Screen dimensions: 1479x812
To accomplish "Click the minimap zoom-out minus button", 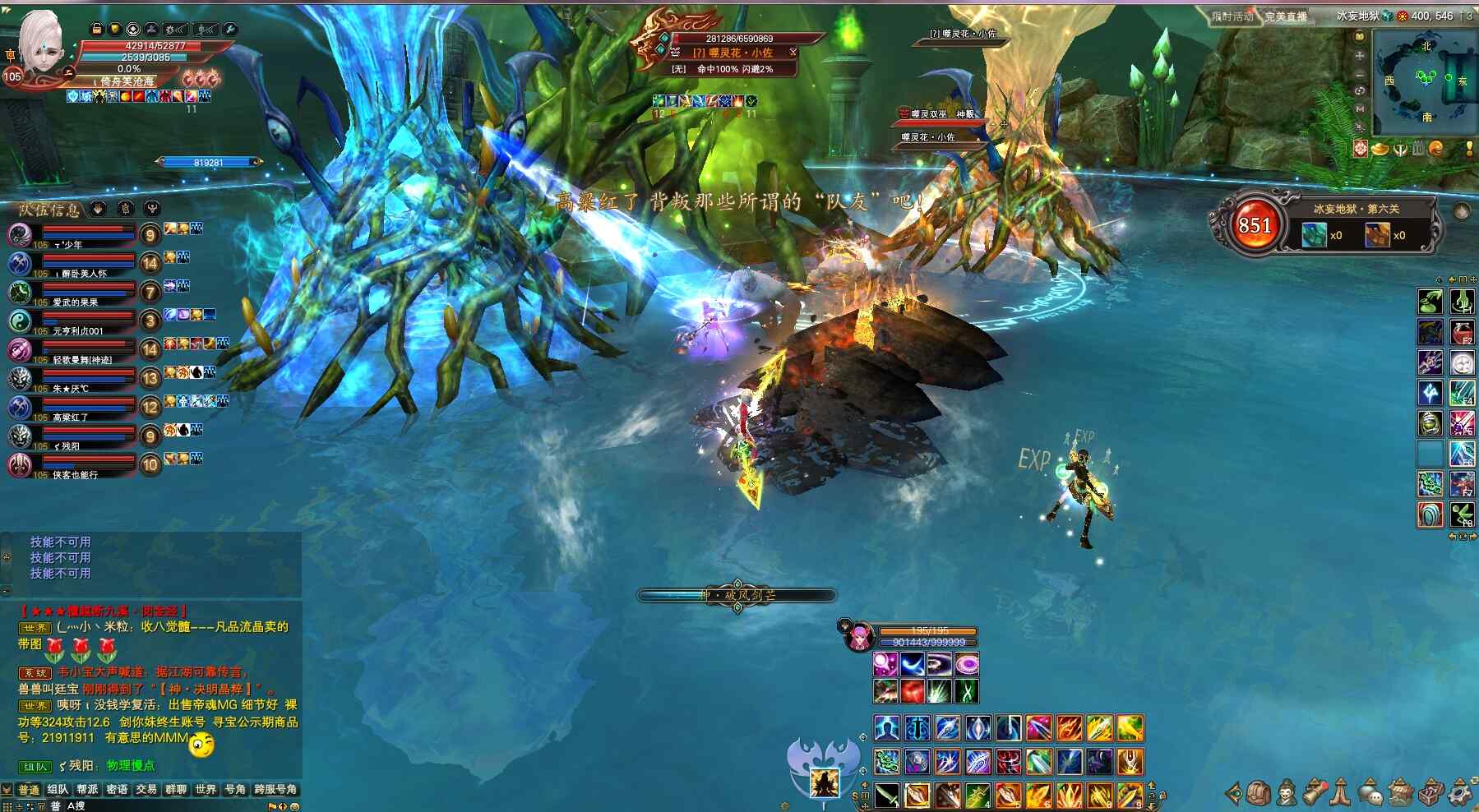I will (1360, 73).
